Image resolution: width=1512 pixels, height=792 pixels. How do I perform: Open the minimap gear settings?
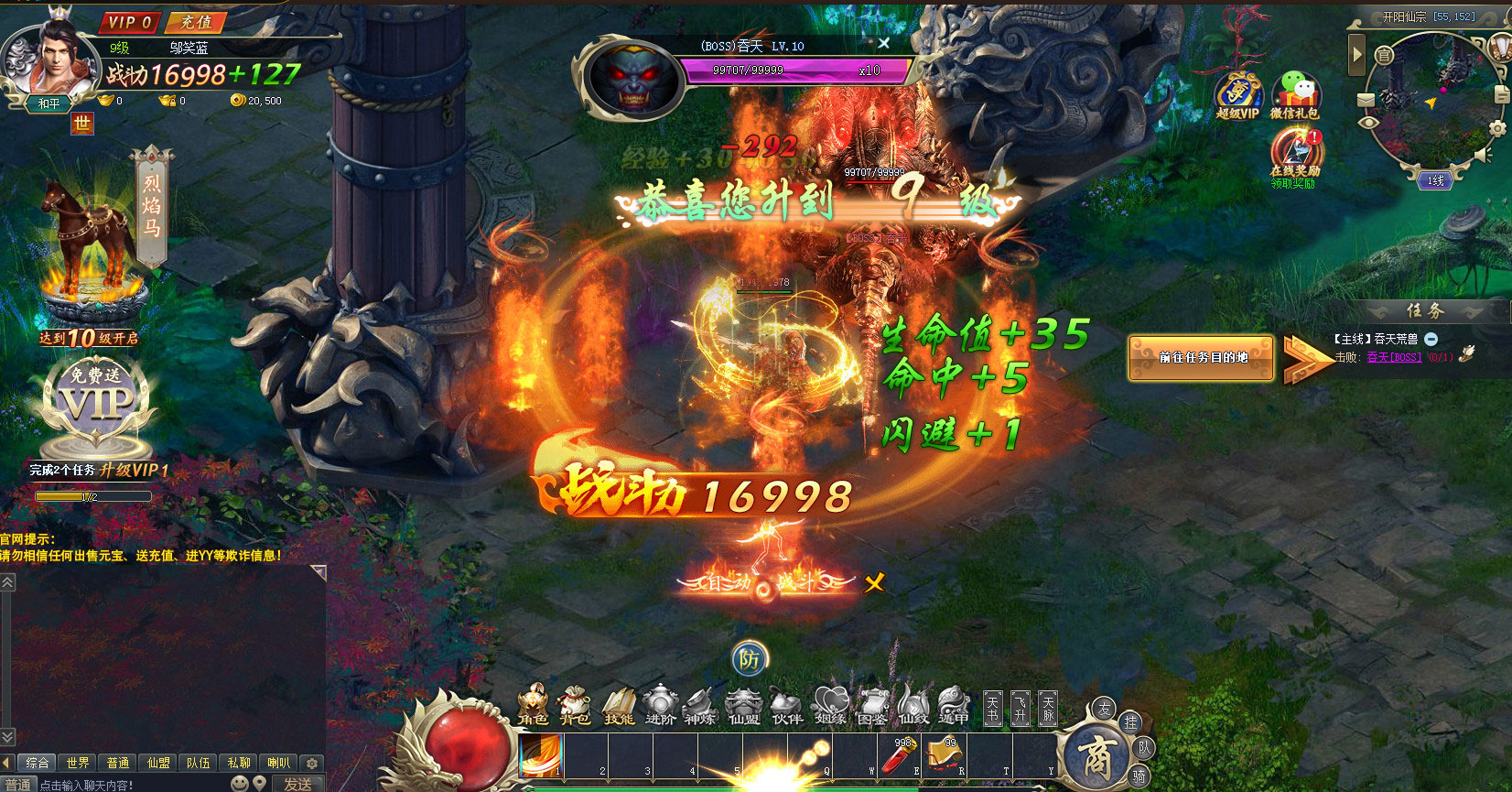click(1497, 129)
